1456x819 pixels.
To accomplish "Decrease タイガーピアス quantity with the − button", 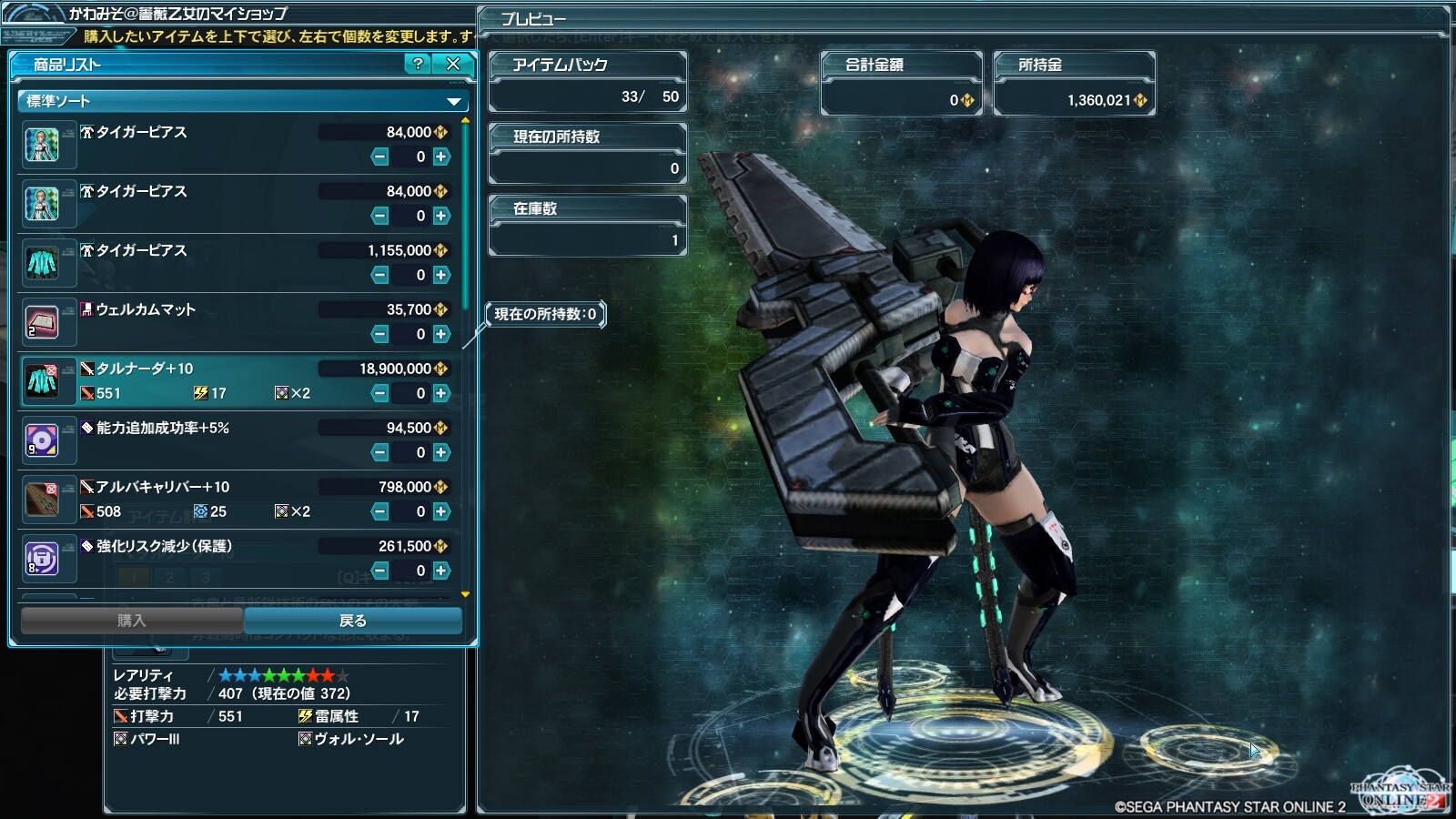I will [x=380, y=156].
